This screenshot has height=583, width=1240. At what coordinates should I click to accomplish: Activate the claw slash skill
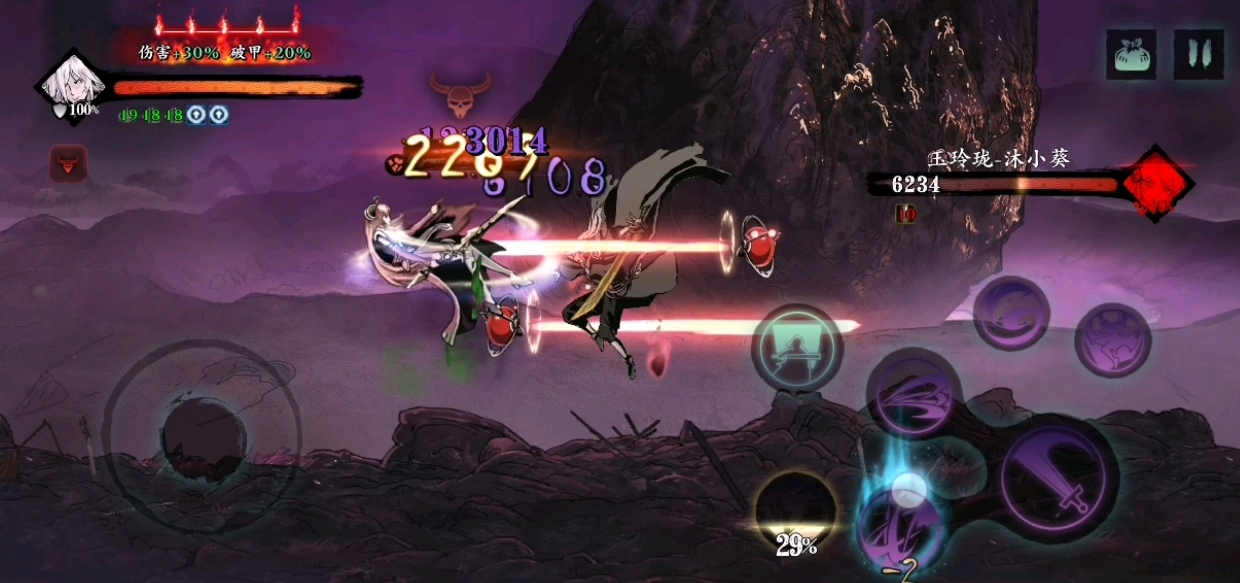pyautogui.click(x=914, y=392)
